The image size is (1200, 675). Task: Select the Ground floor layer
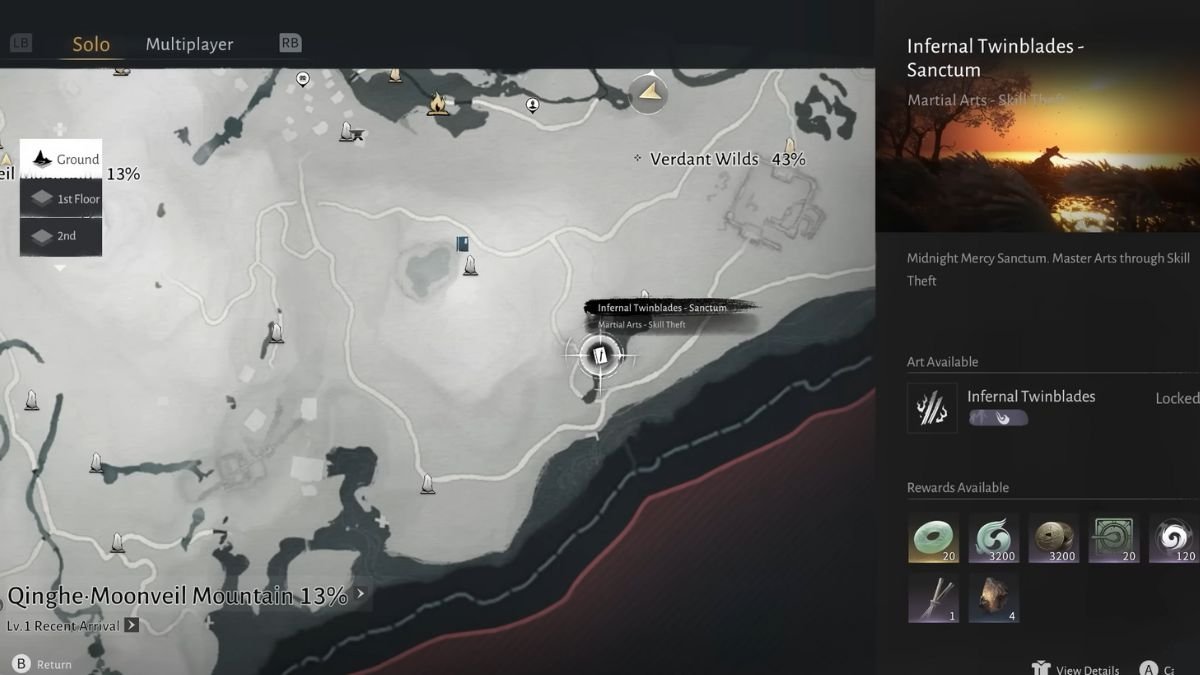(62, 159)
